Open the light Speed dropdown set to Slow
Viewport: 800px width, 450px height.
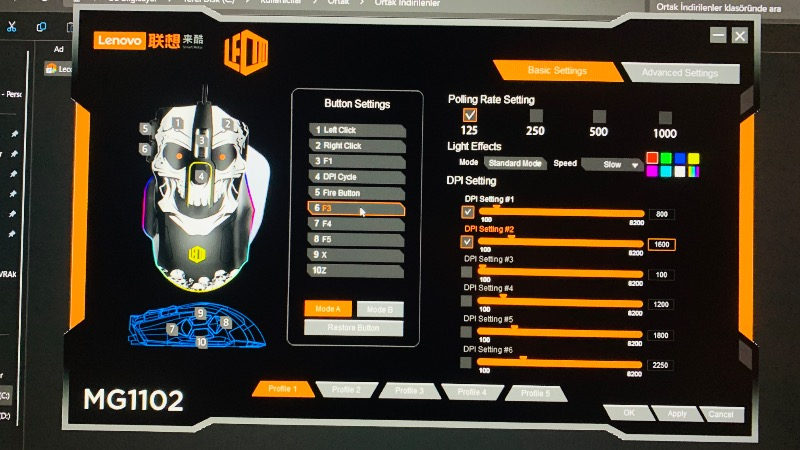point(612,164)
